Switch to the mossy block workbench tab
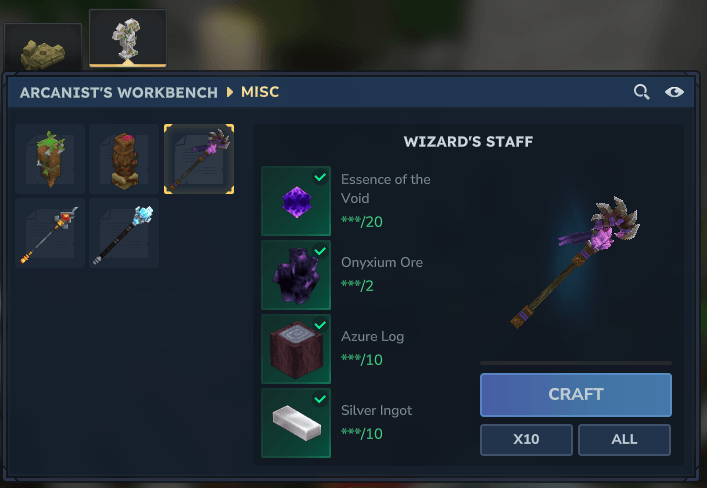707x488 pixels. 43,47
